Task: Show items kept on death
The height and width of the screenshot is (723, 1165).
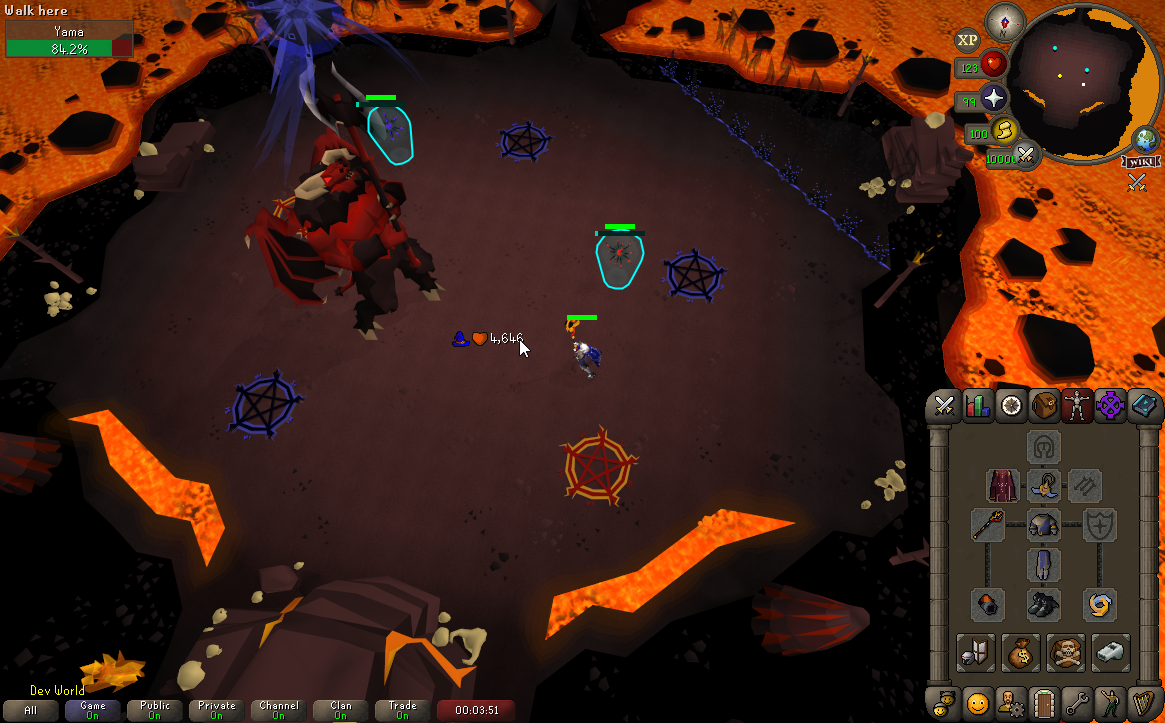Action: tap(1066, 652)
